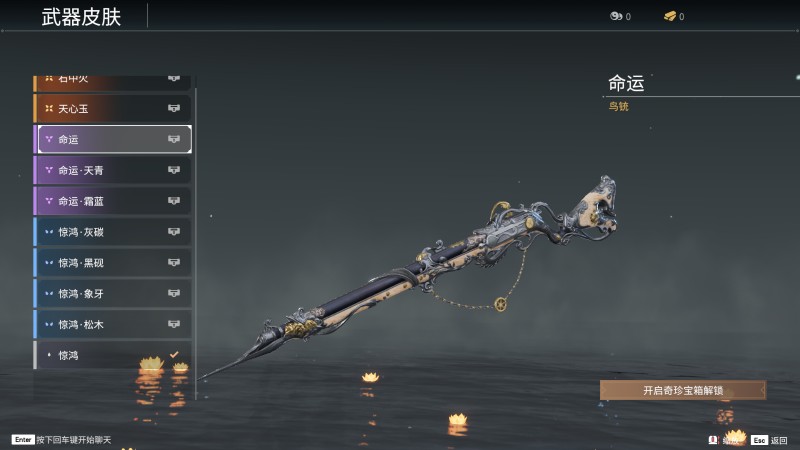Select the 命运·天青 skin
Image resolution: width=800 pixels, height=450 pixels.
(112, 170)
